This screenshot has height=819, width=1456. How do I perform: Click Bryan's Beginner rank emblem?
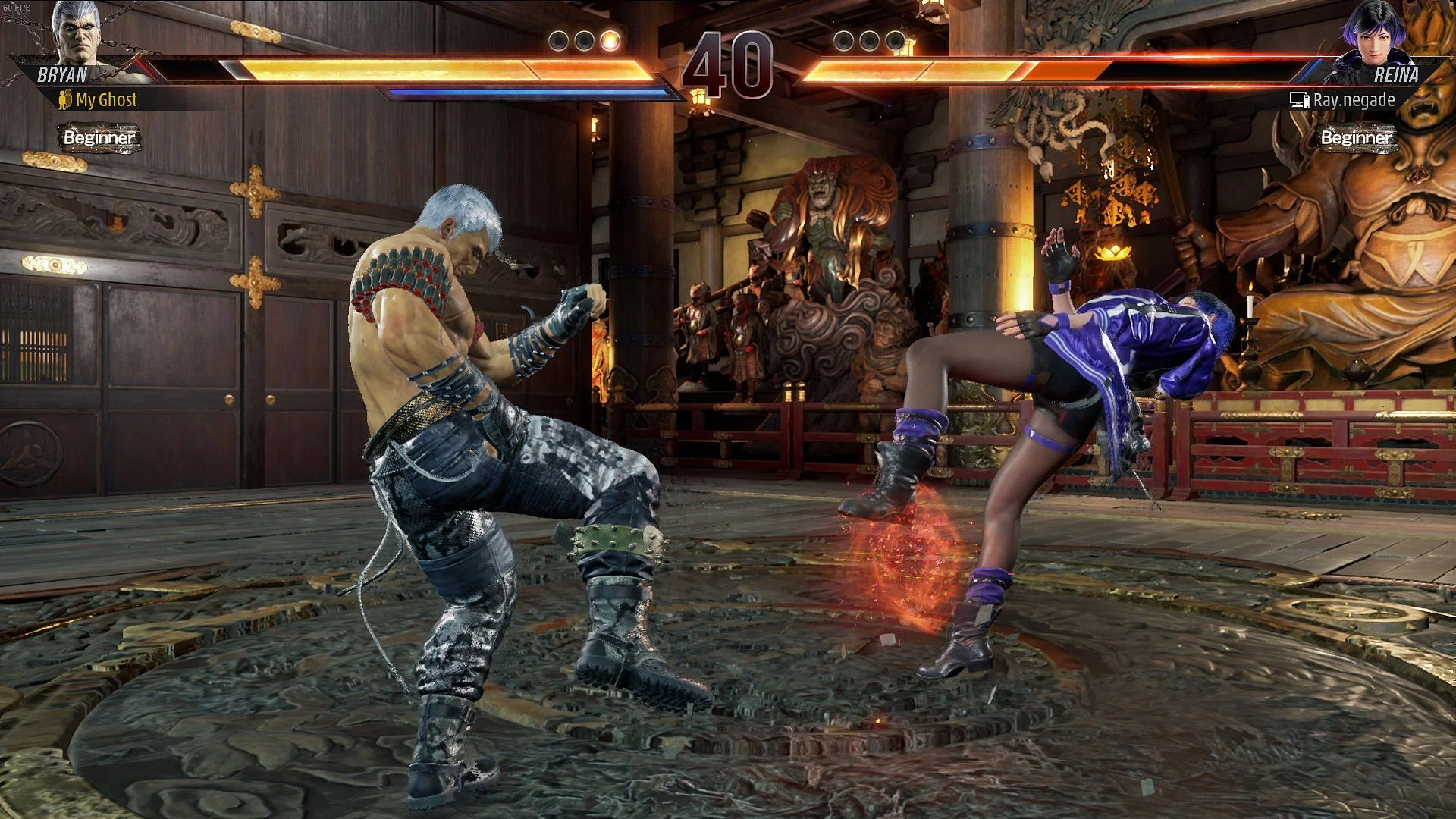point(99,139)
